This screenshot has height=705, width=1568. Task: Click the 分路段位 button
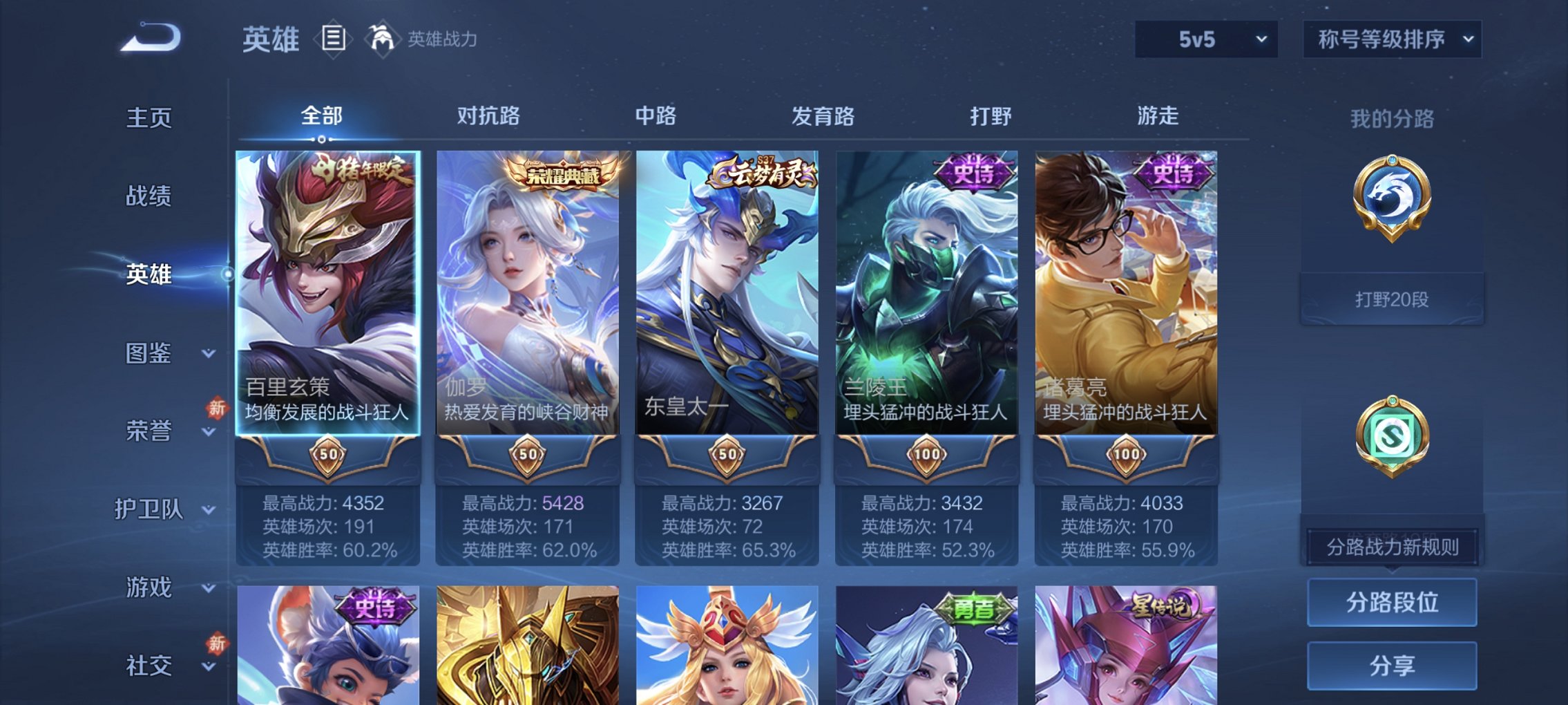click(x=1392, y=602)
